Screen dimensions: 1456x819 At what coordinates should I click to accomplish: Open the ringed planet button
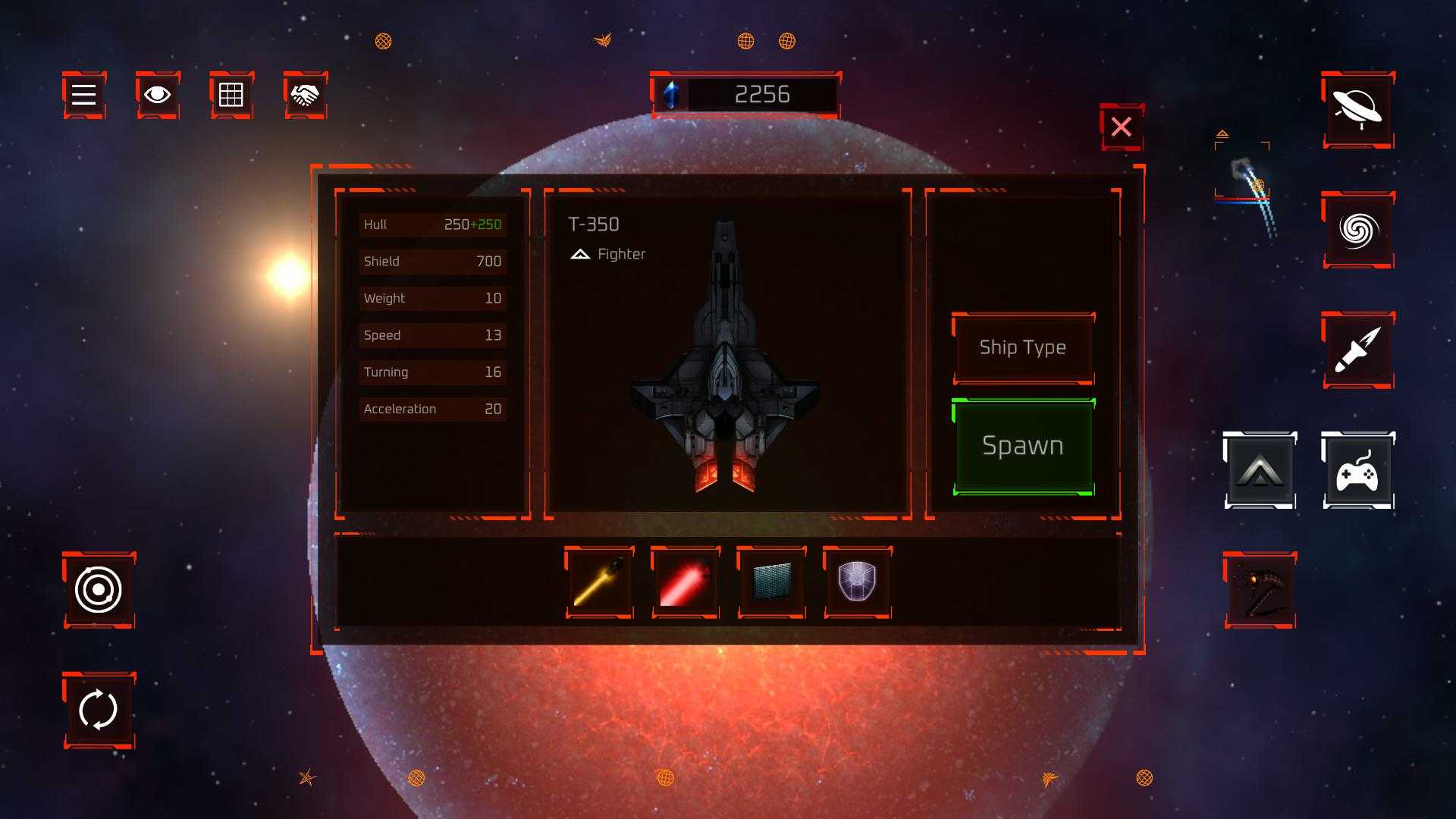(1357, 110)
